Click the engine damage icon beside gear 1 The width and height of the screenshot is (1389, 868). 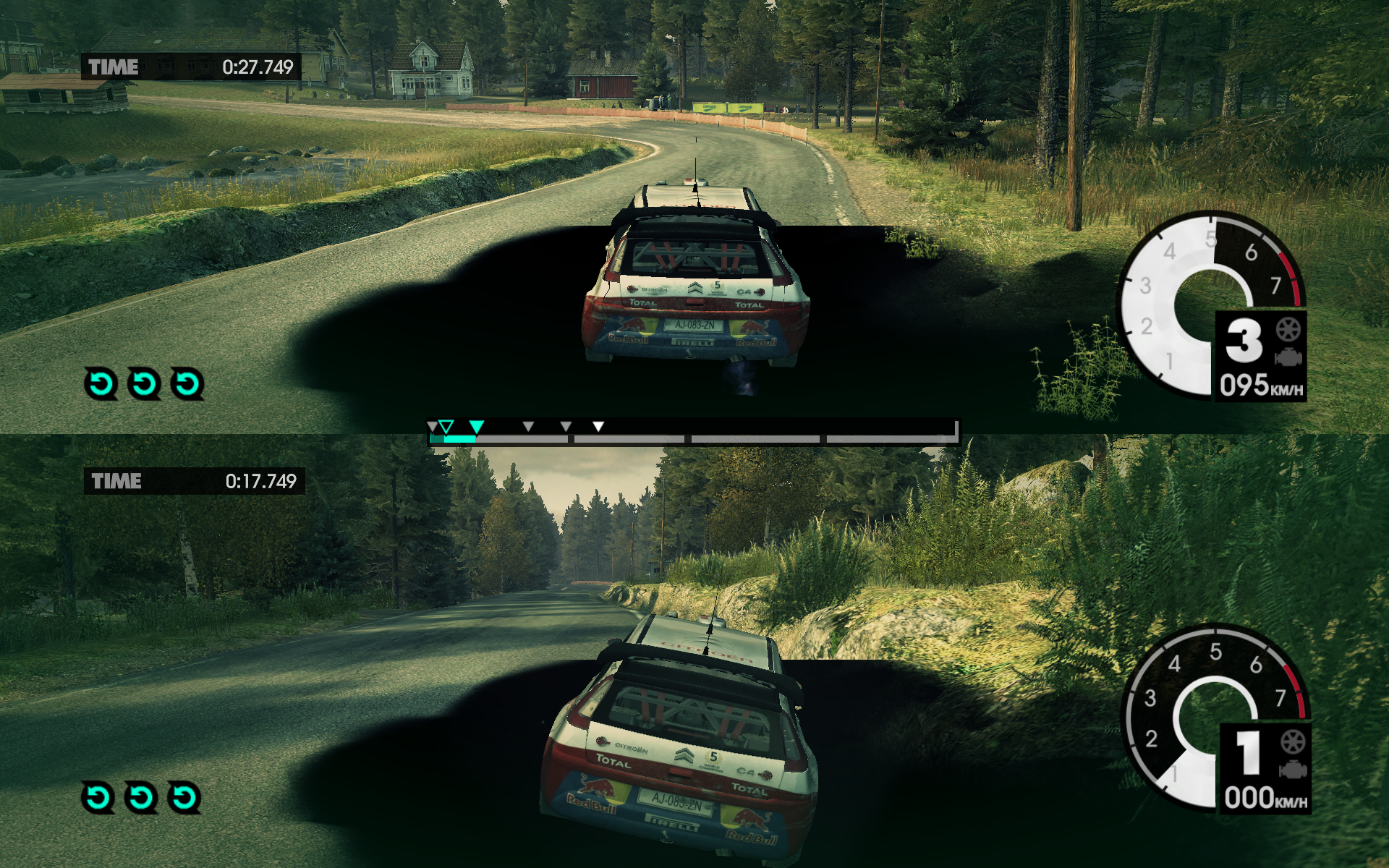click(1293, 770)
